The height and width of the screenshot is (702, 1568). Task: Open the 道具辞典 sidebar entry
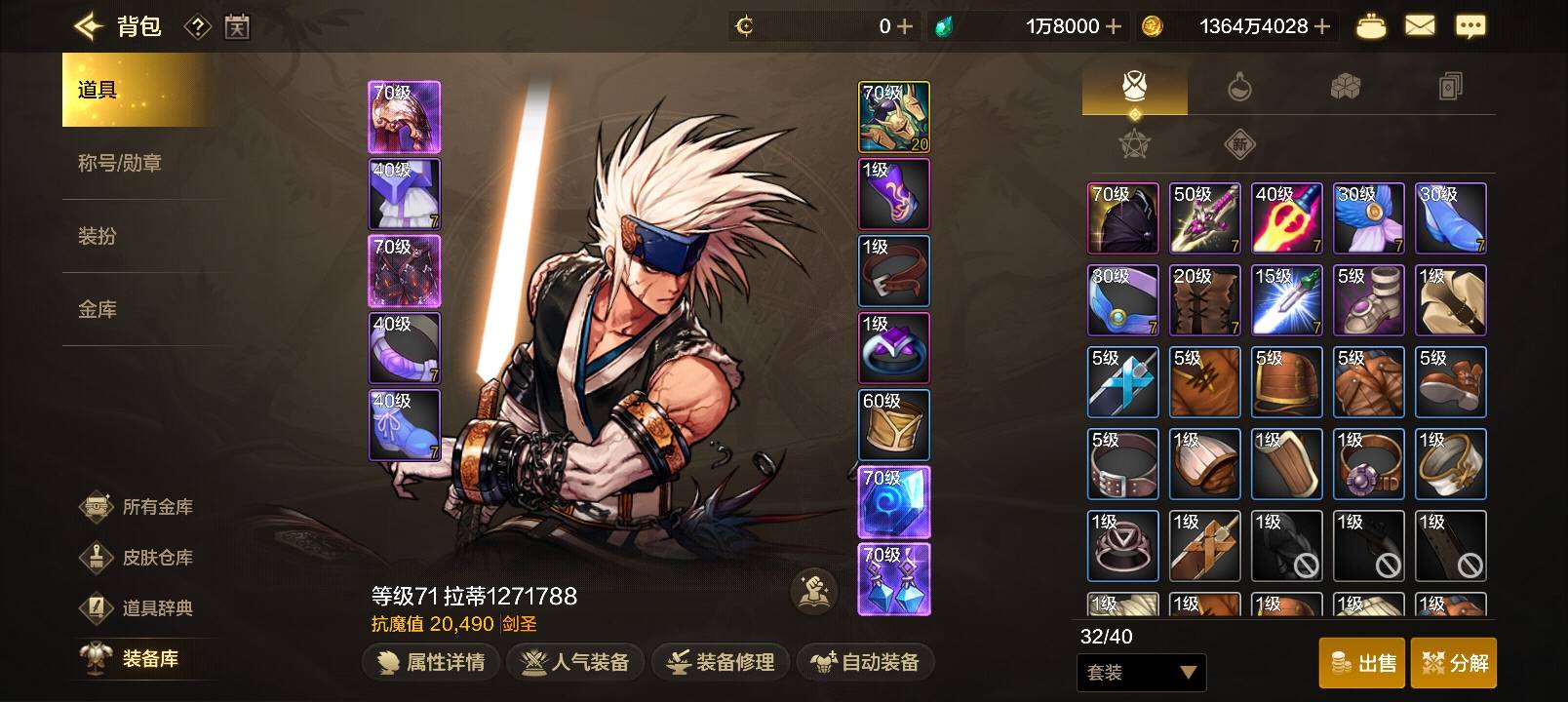[x=137, y=608]
